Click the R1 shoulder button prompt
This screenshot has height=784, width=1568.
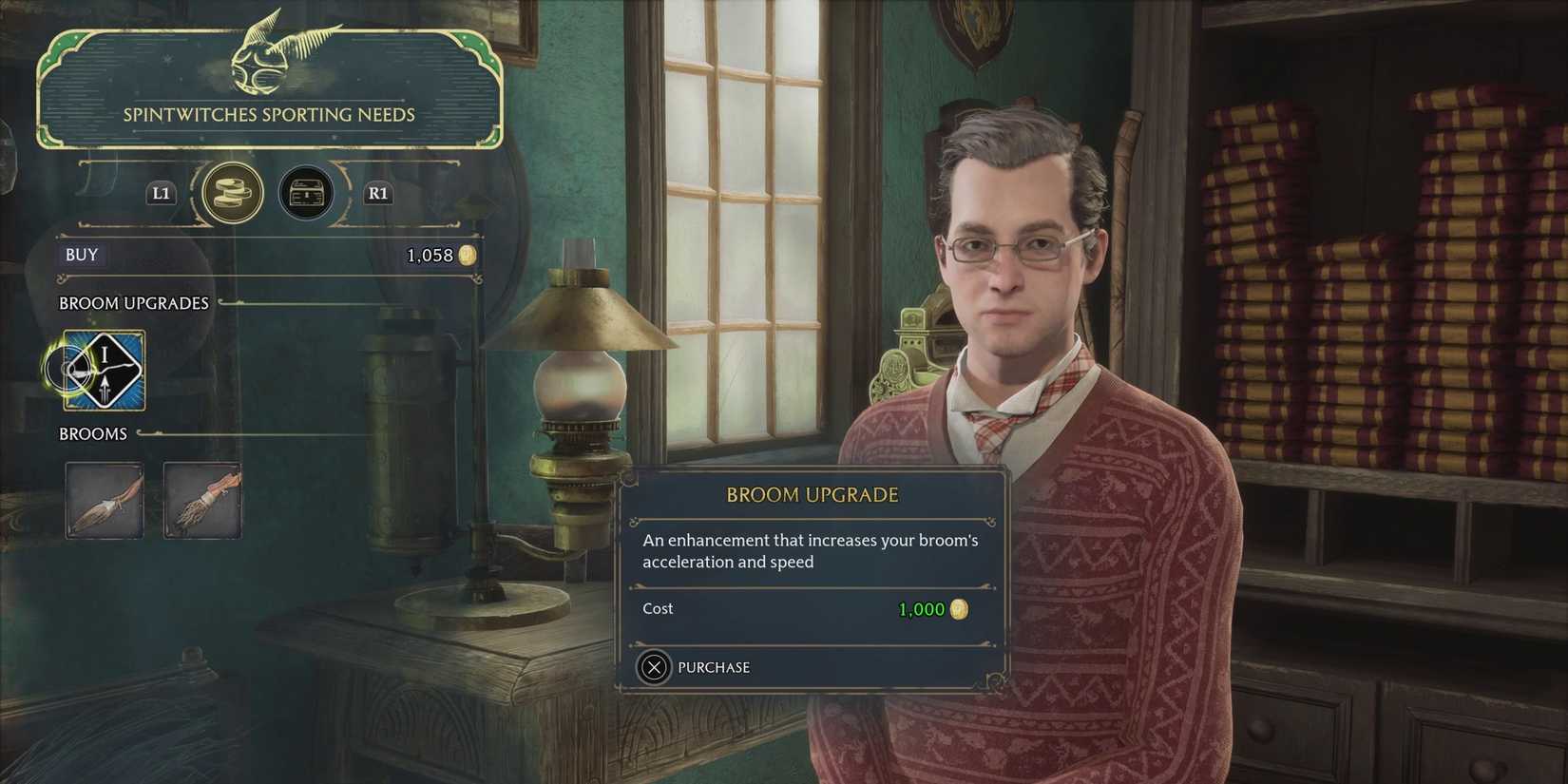pyautogui.click(x=377, y=193)
